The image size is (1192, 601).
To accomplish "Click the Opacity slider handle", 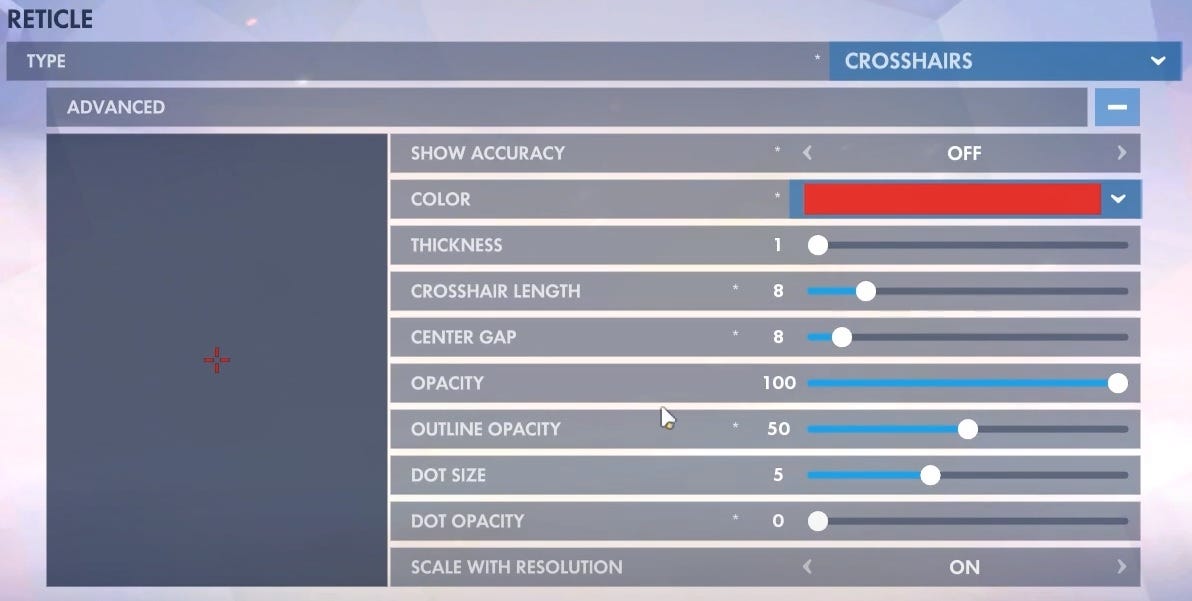I will pyautogui.click(x=1118, y=383).
